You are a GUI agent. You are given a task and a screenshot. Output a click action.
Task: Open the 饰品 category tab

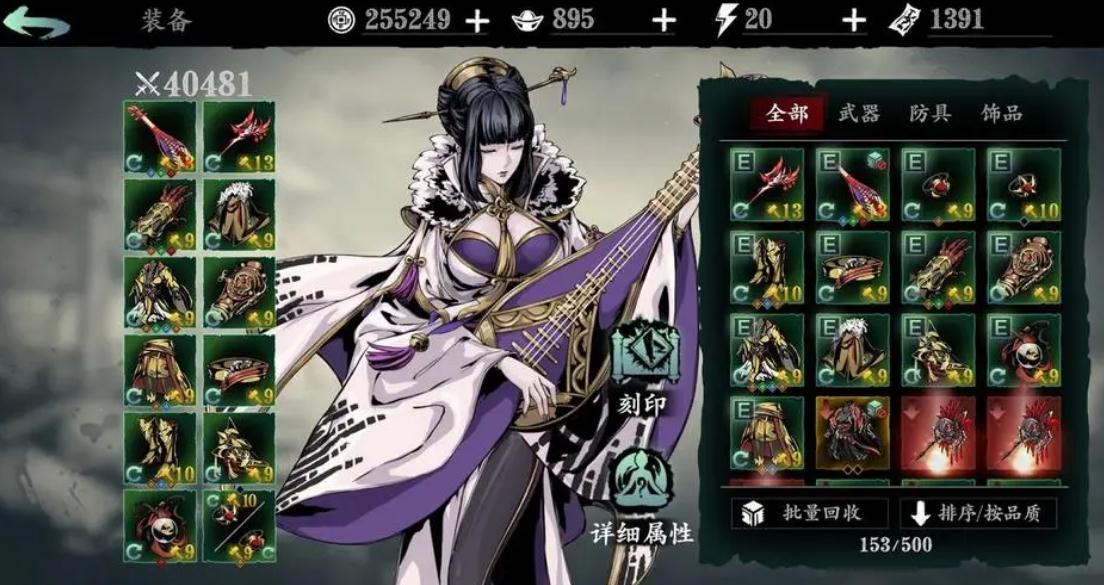[x=1001, y=113]
